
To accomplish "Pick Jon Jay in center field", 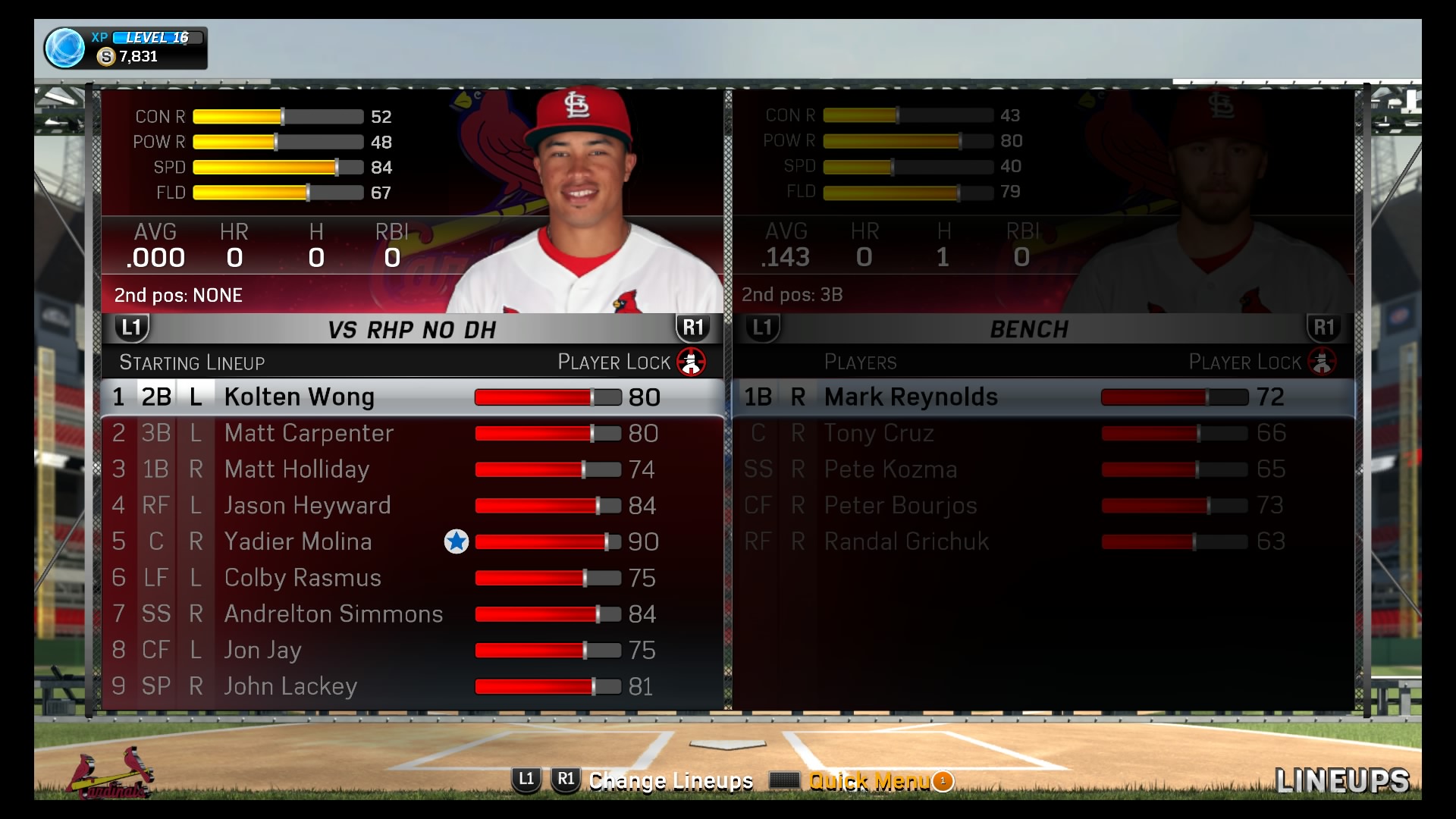I will tap(262, 650).
